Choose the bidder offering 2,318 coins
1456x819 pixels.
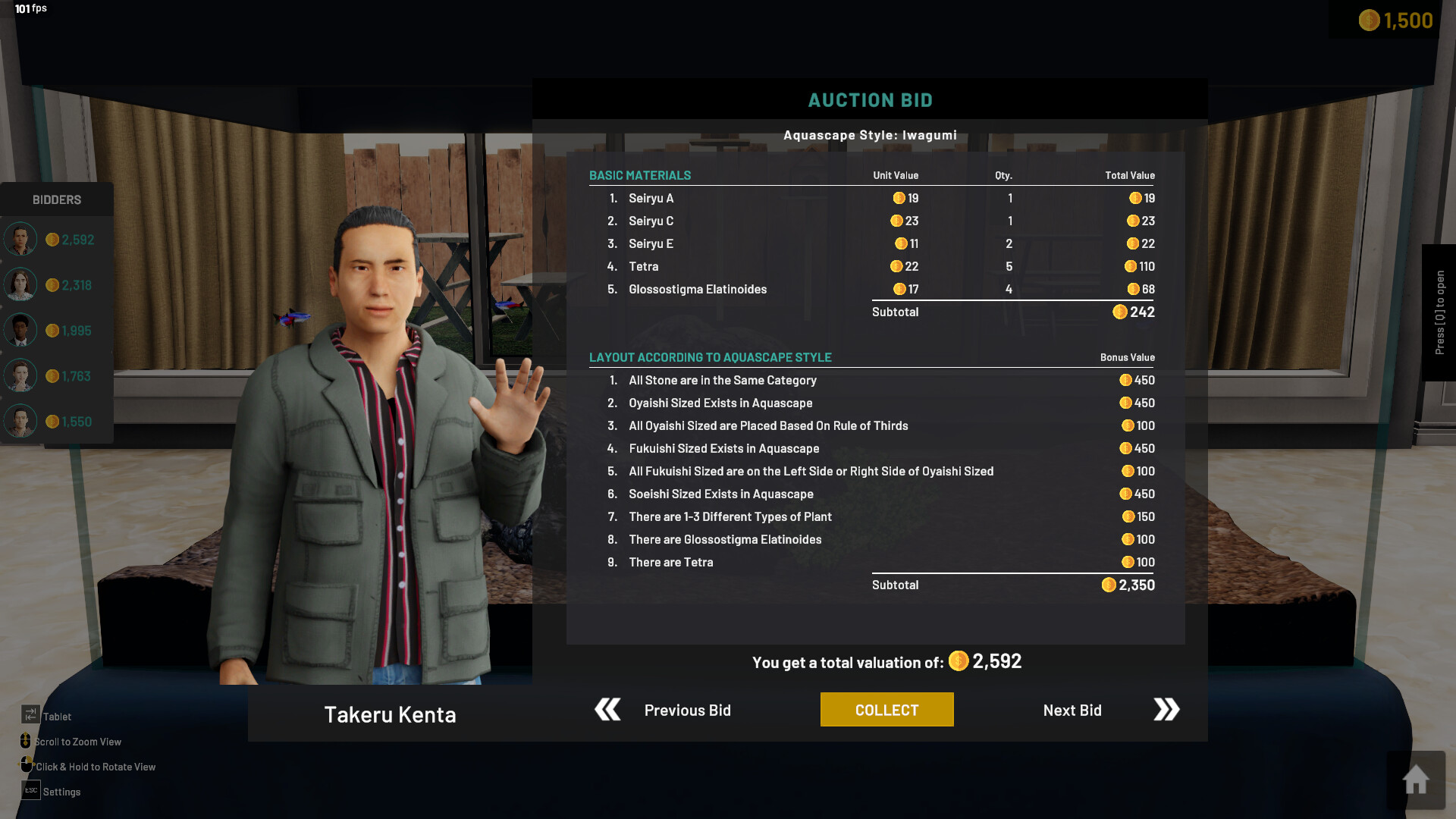coord(57,285)
